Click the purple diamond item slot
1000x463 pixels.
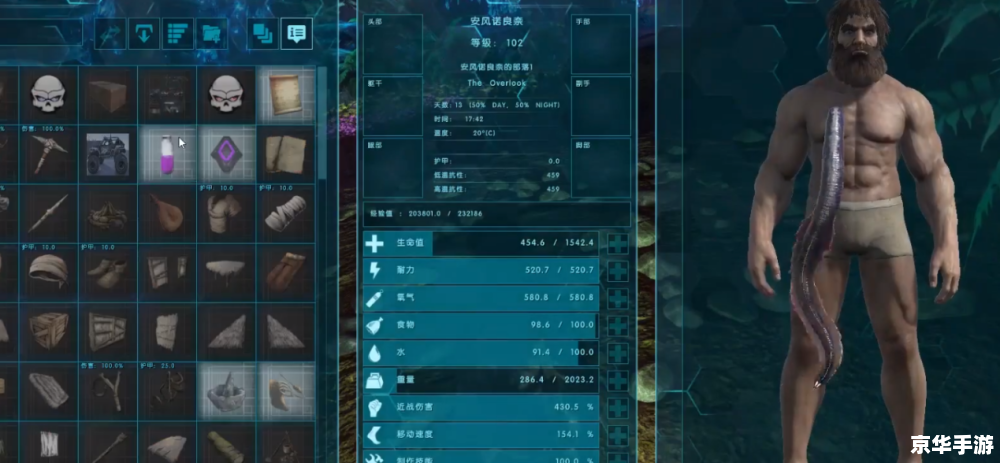(226, 155)
